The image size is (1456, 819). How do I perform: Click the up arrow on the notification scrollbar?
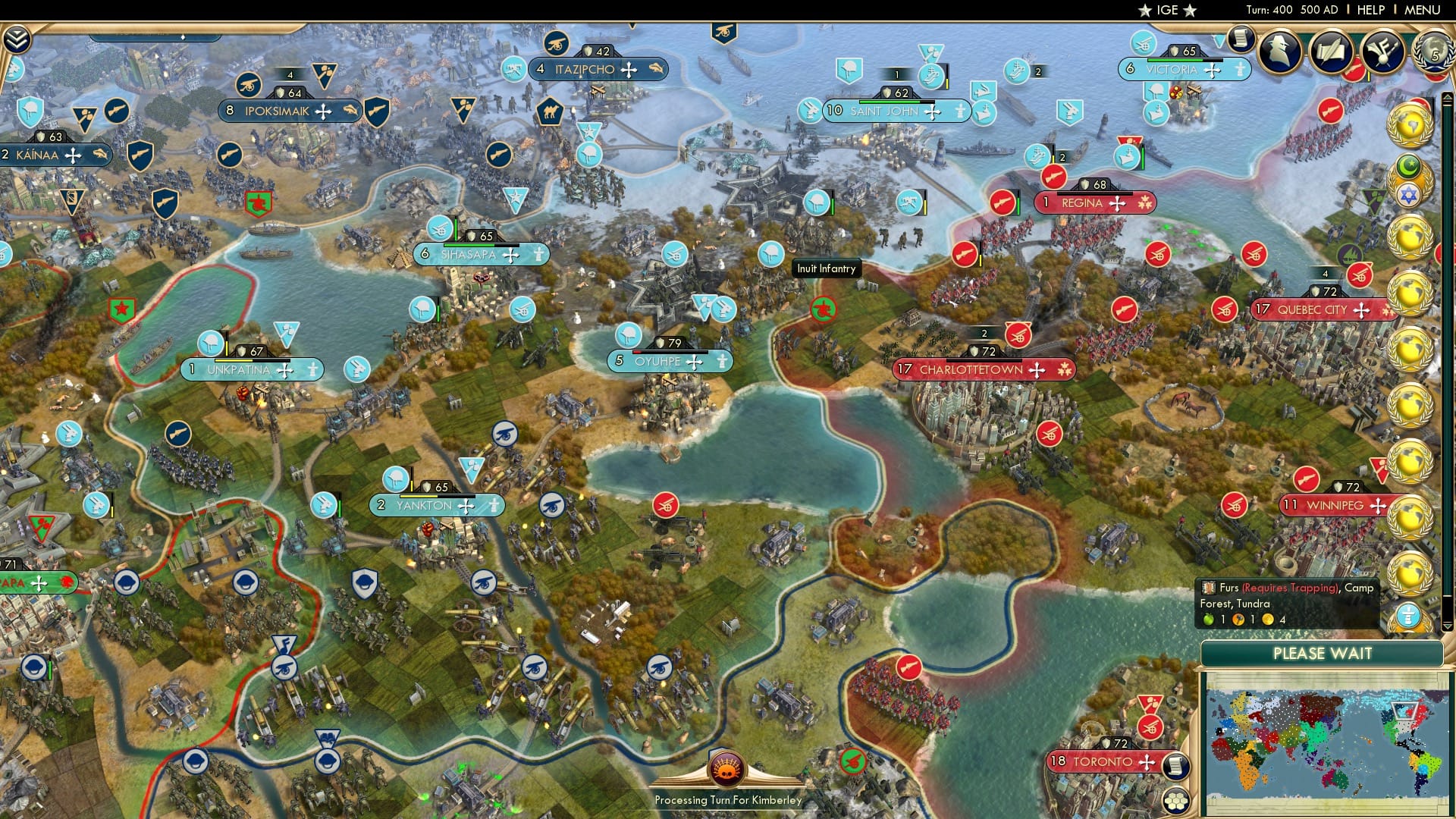[x=1447, y=96]
